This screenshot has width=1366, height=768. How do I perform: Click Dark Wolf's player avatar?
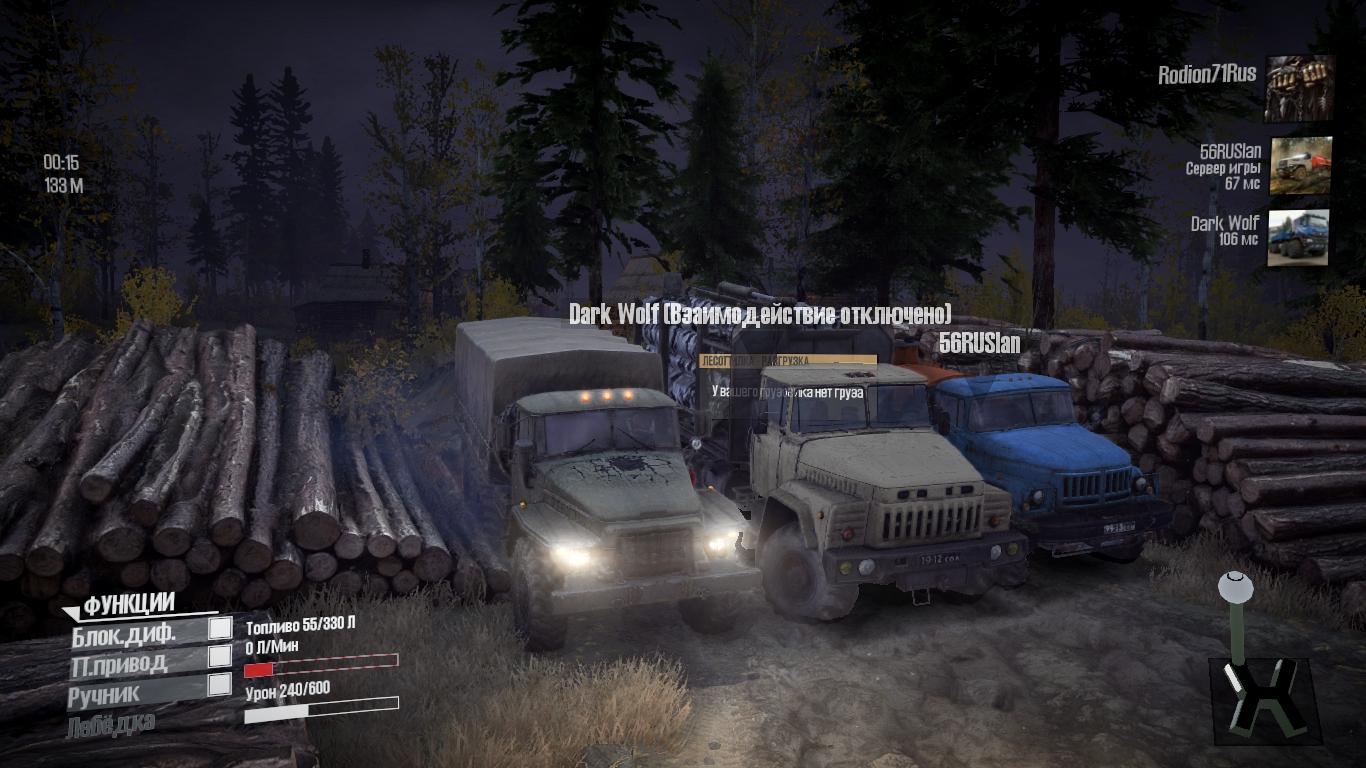pos(1298,238)
